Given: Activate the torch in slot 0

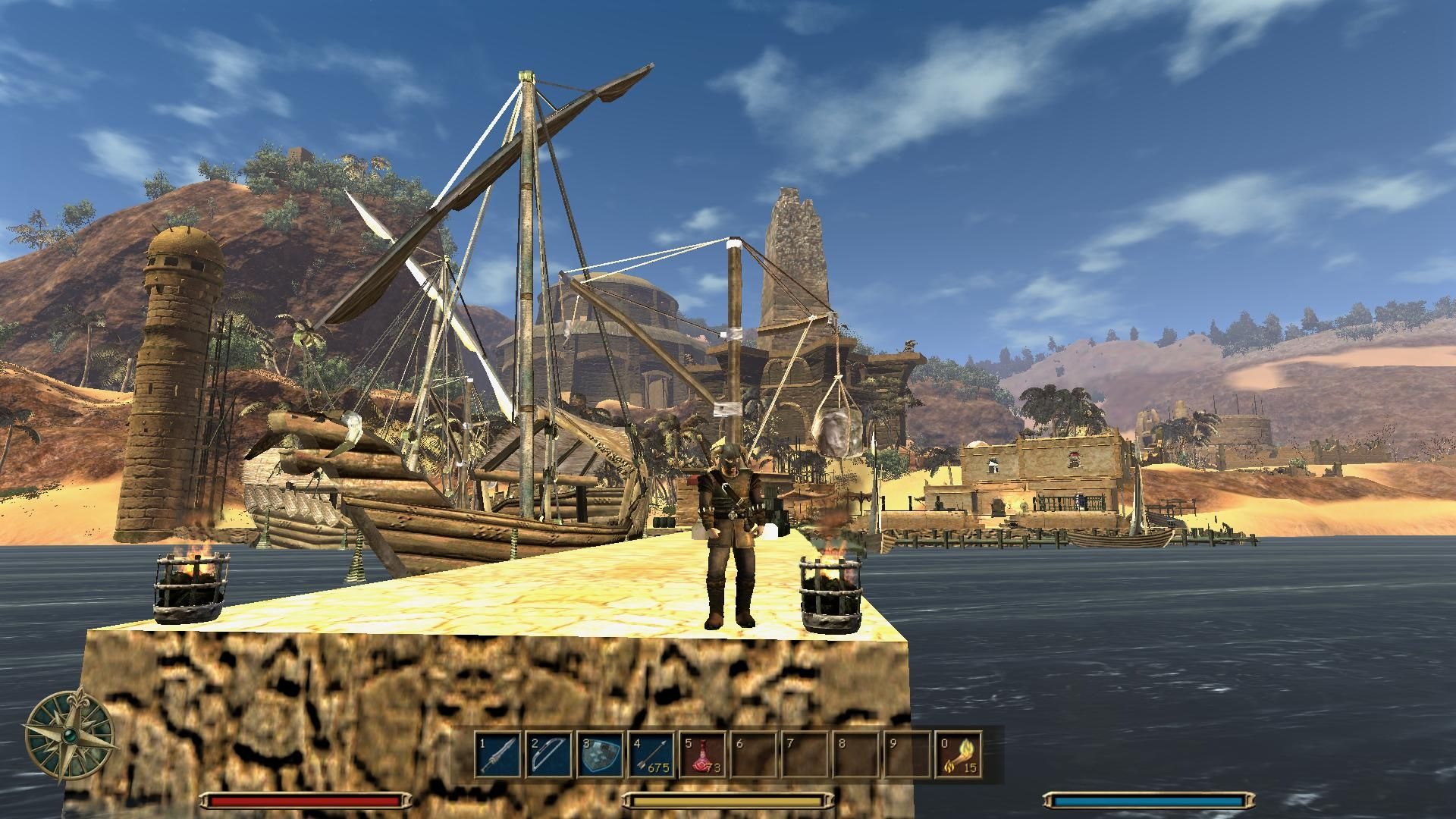Looking at the screenshot, I should tap(959, 754).
